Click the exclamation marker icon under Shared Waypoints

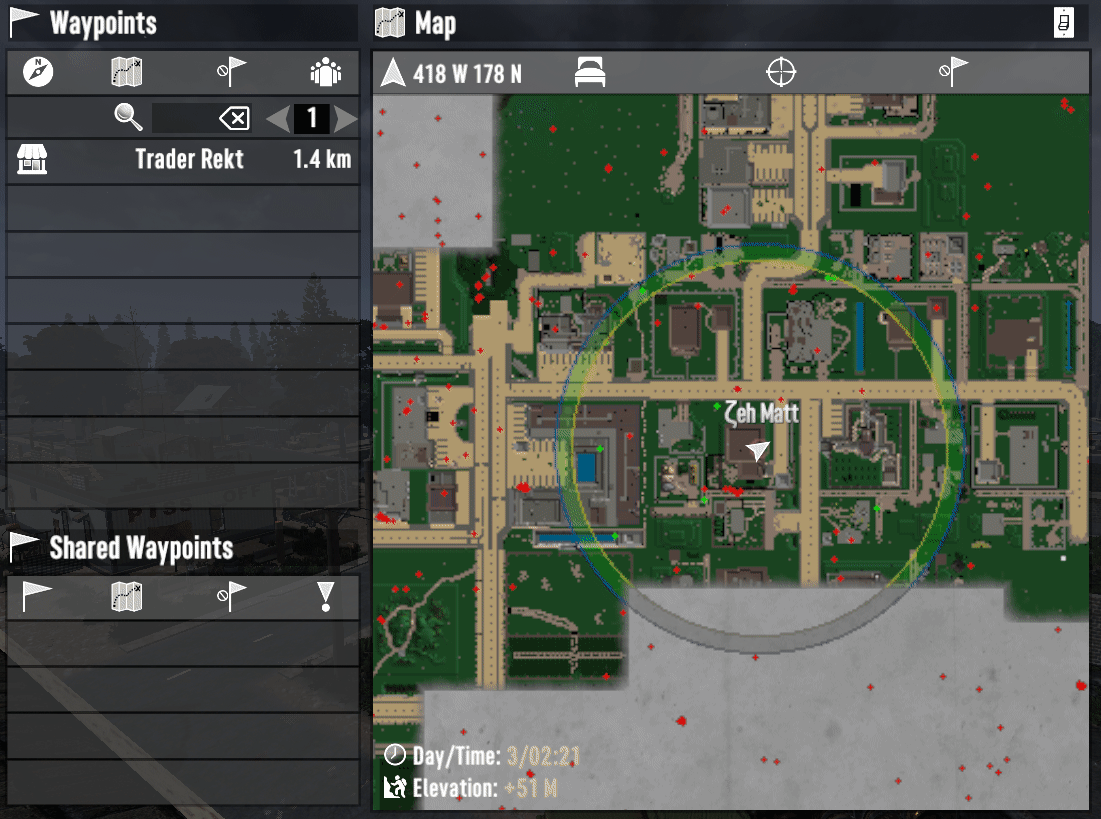point(326,597)
